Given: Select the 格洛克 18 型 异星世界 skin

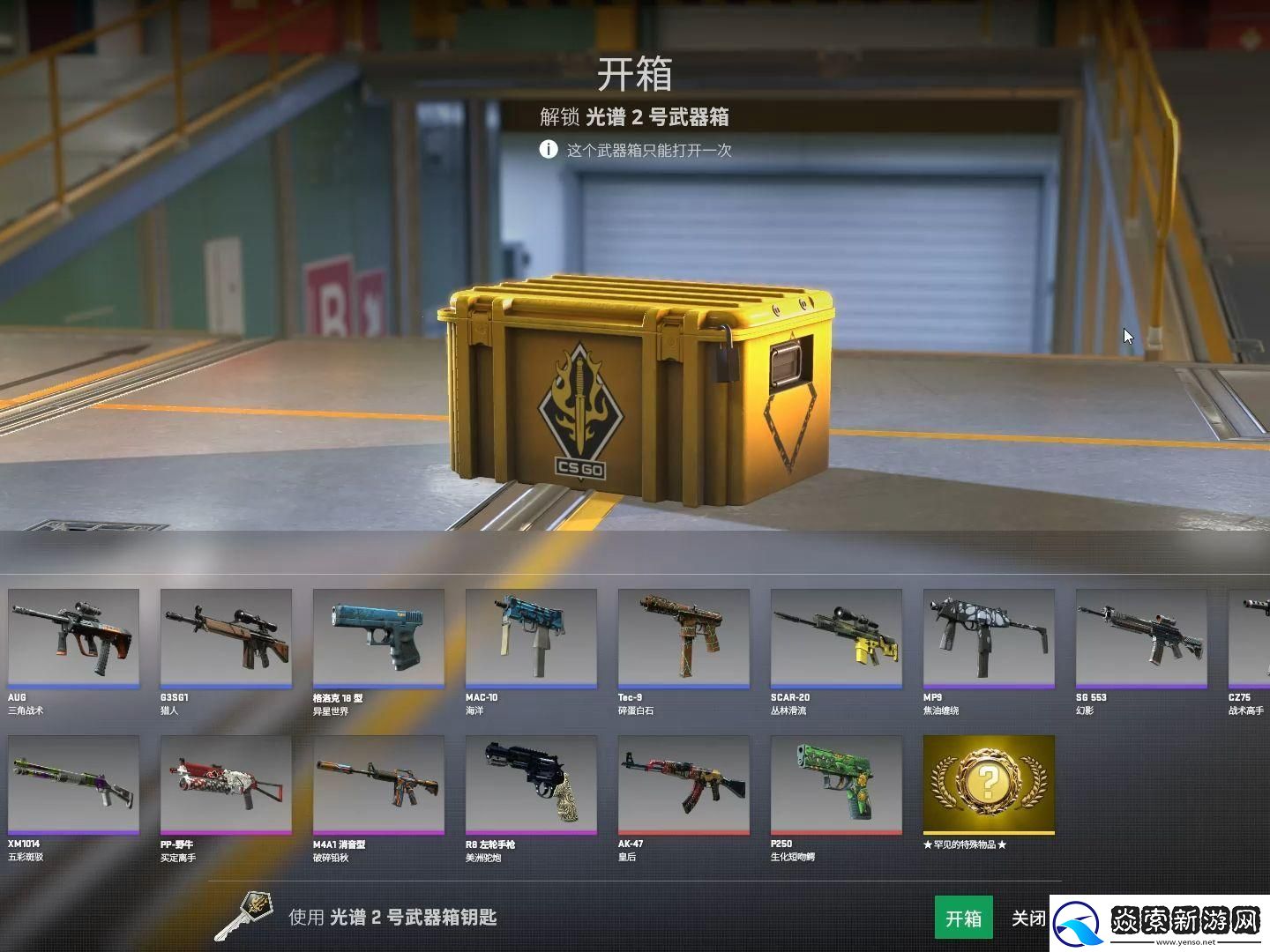Looking at the screenshot, I should tap(378, 639).
